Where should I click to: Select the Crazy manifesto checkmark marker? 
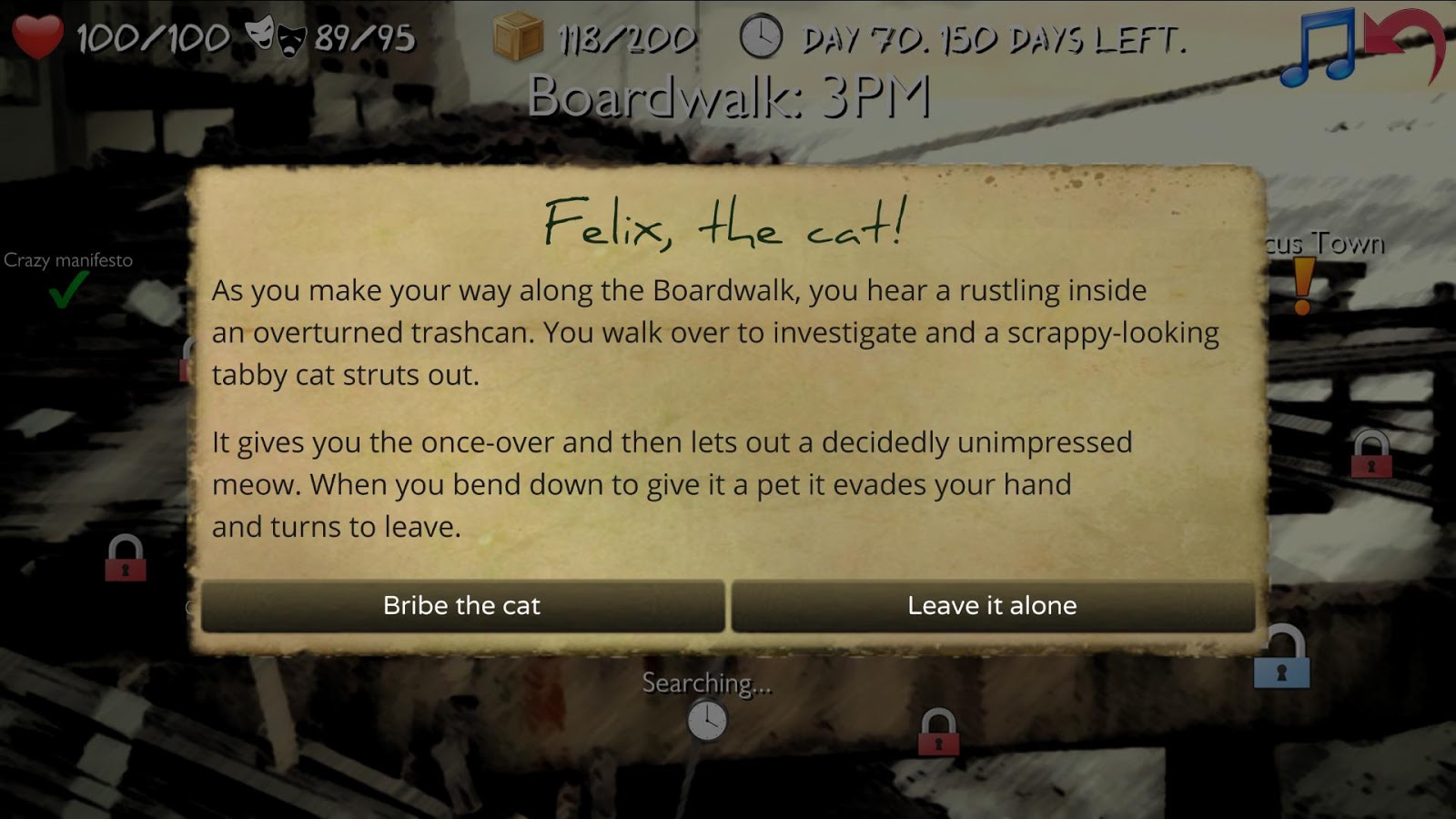[68, 291]
